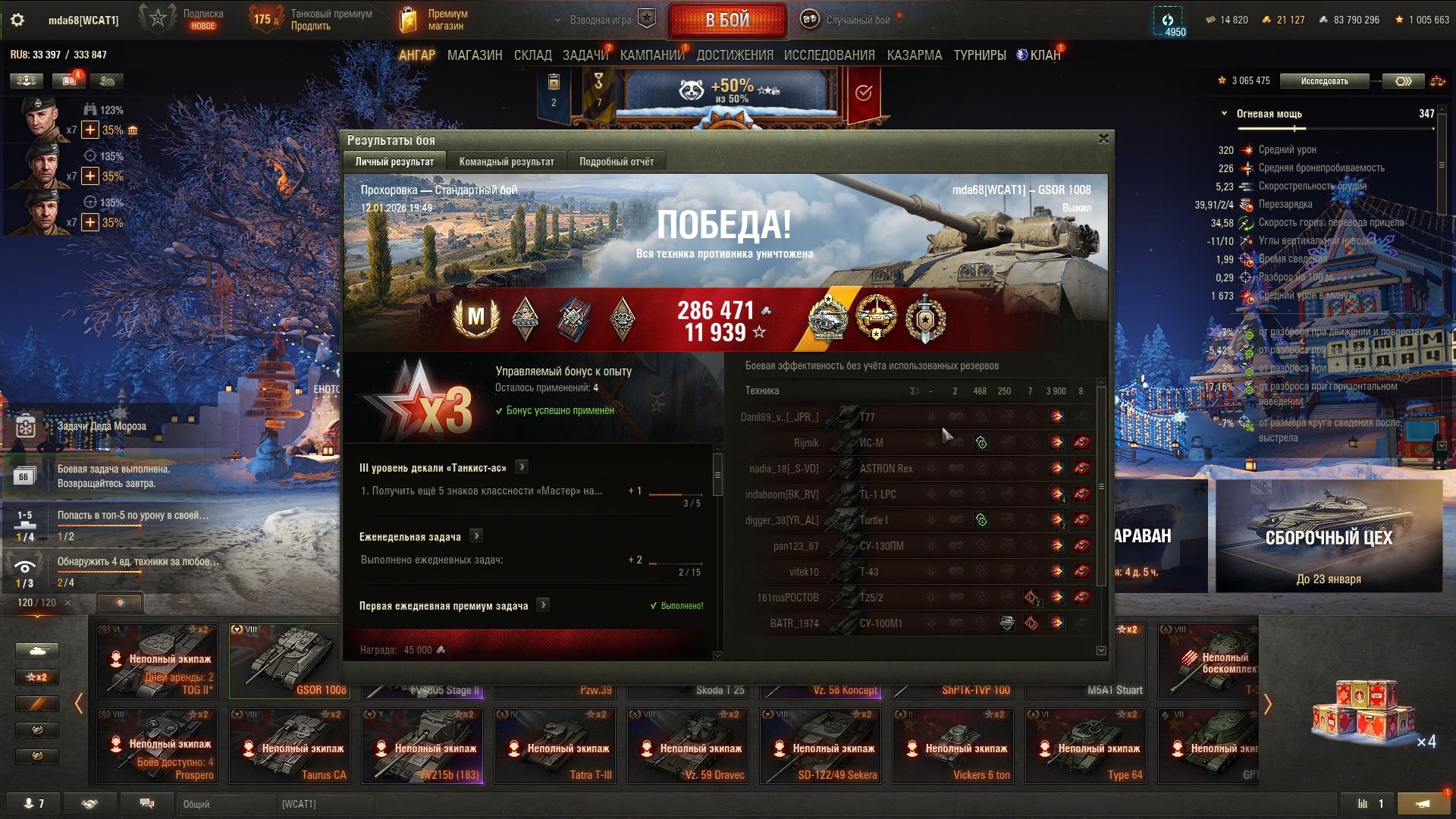Open the Премиум магазин
This screenshot has width=1456, height=819.
pyautogui.click(x=435, y=20)
